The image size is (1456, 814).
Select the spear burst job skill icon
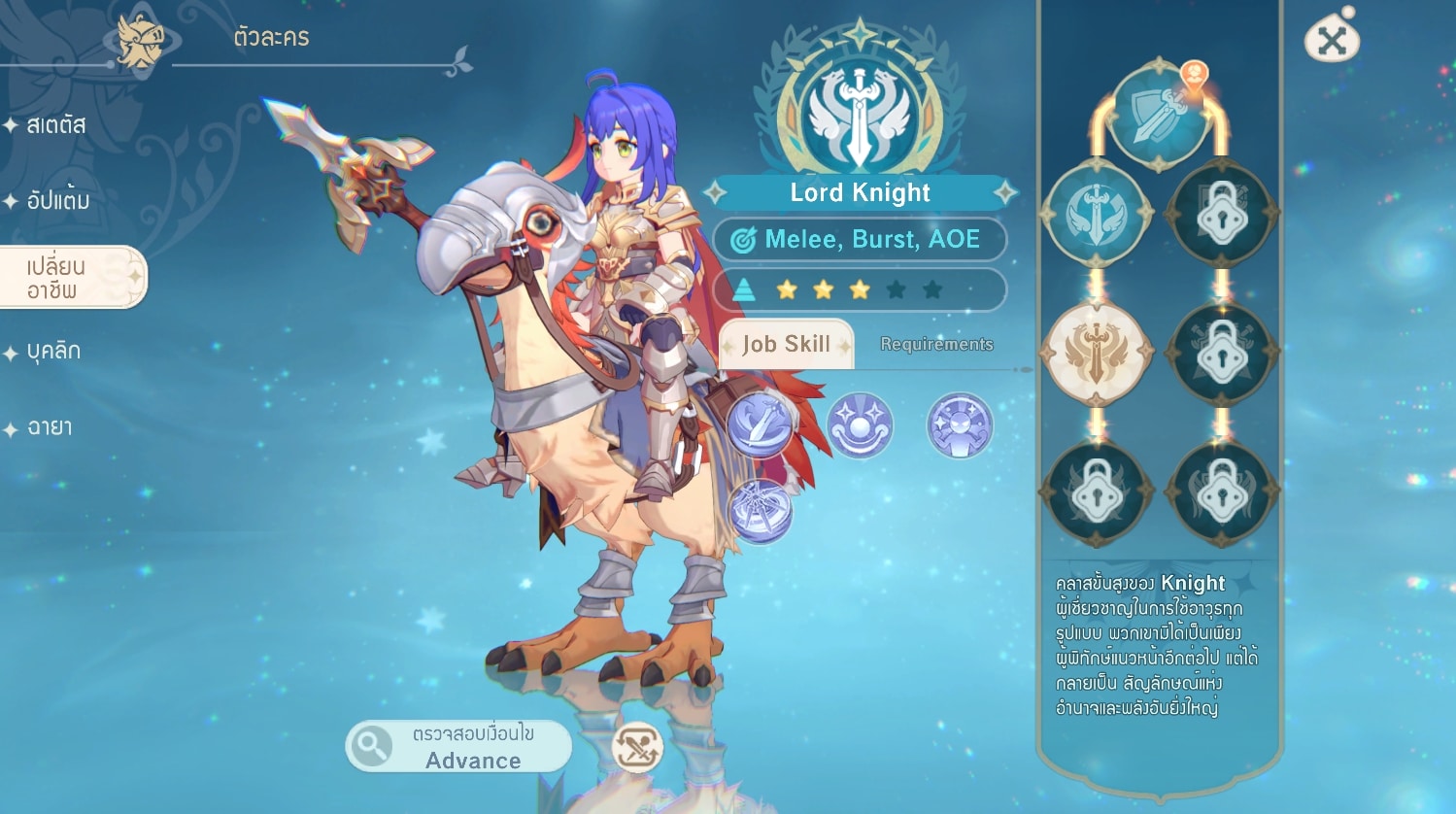click(760, 511)
